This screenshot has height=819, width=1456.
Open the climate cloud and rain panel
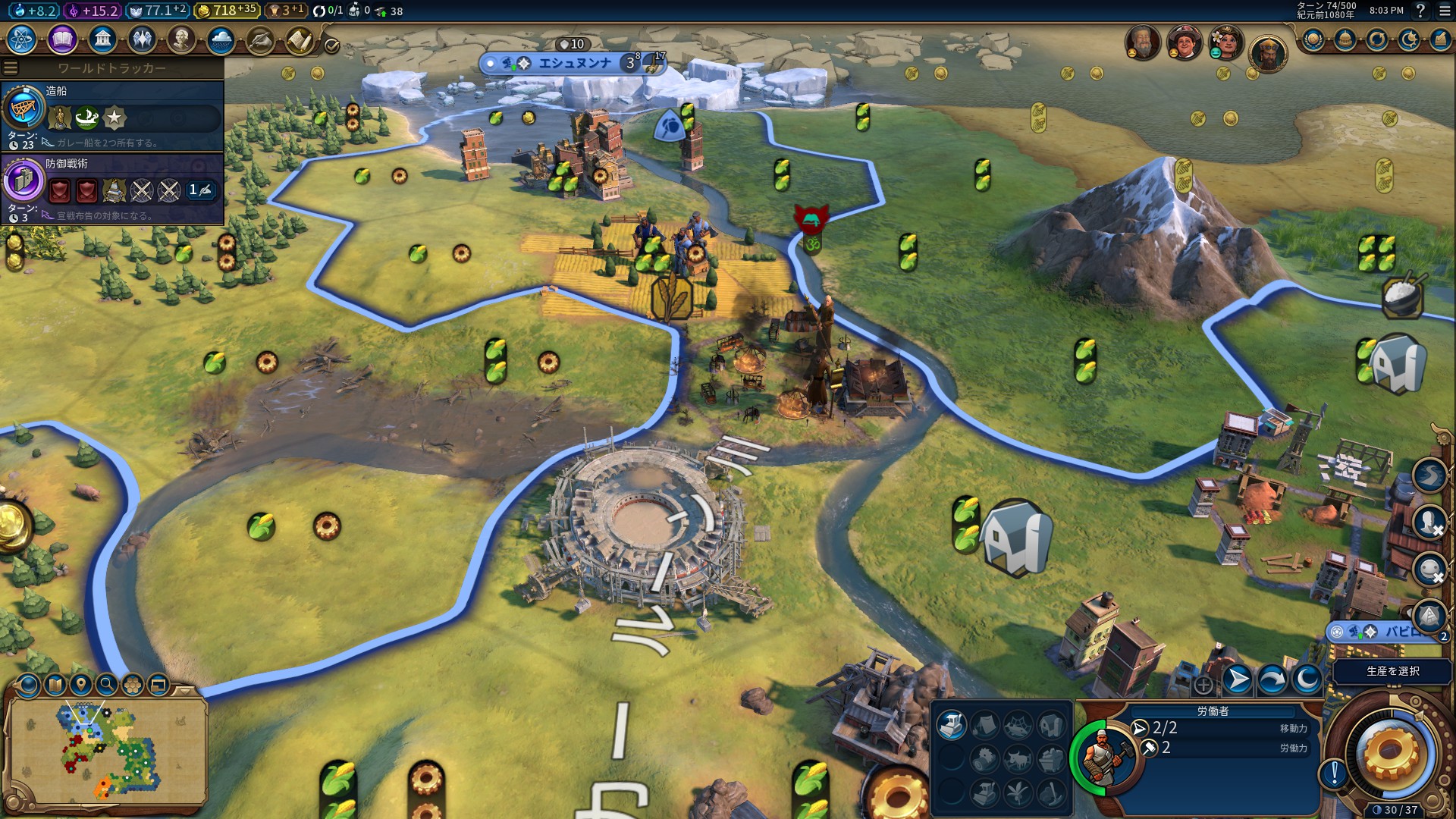point(221,39)
